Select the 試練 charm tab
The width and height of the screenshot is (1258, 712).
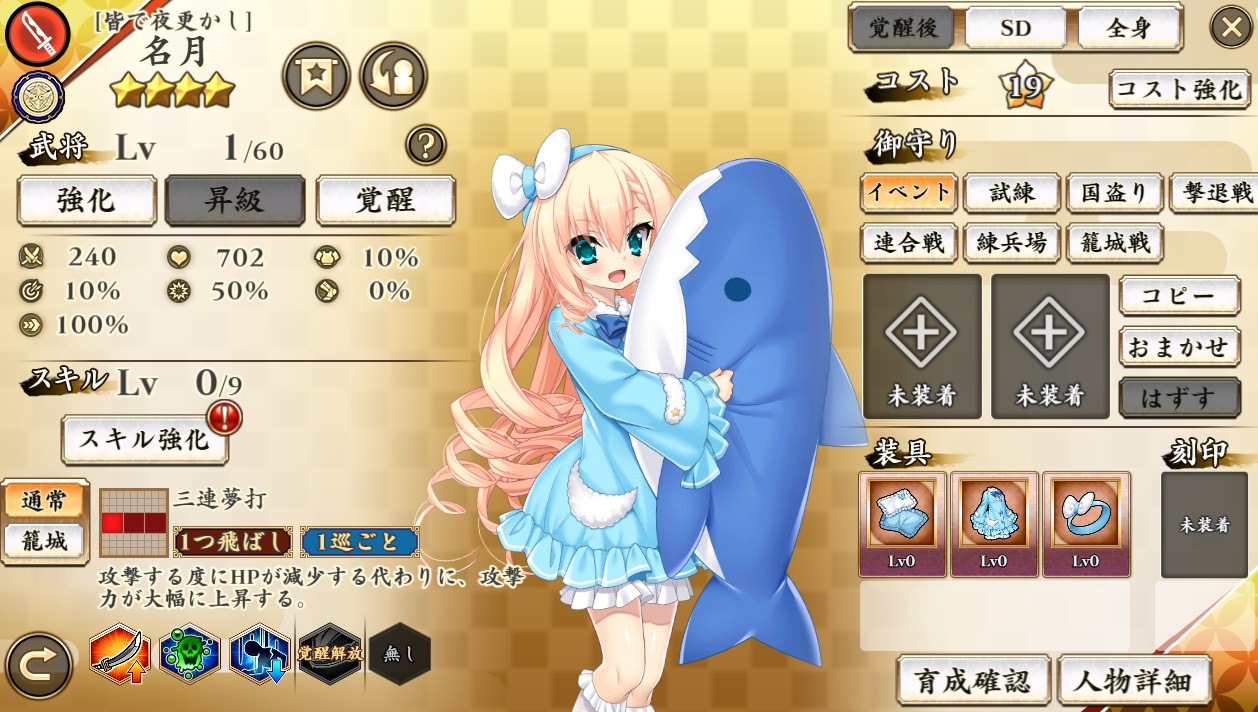(1011, 193)
